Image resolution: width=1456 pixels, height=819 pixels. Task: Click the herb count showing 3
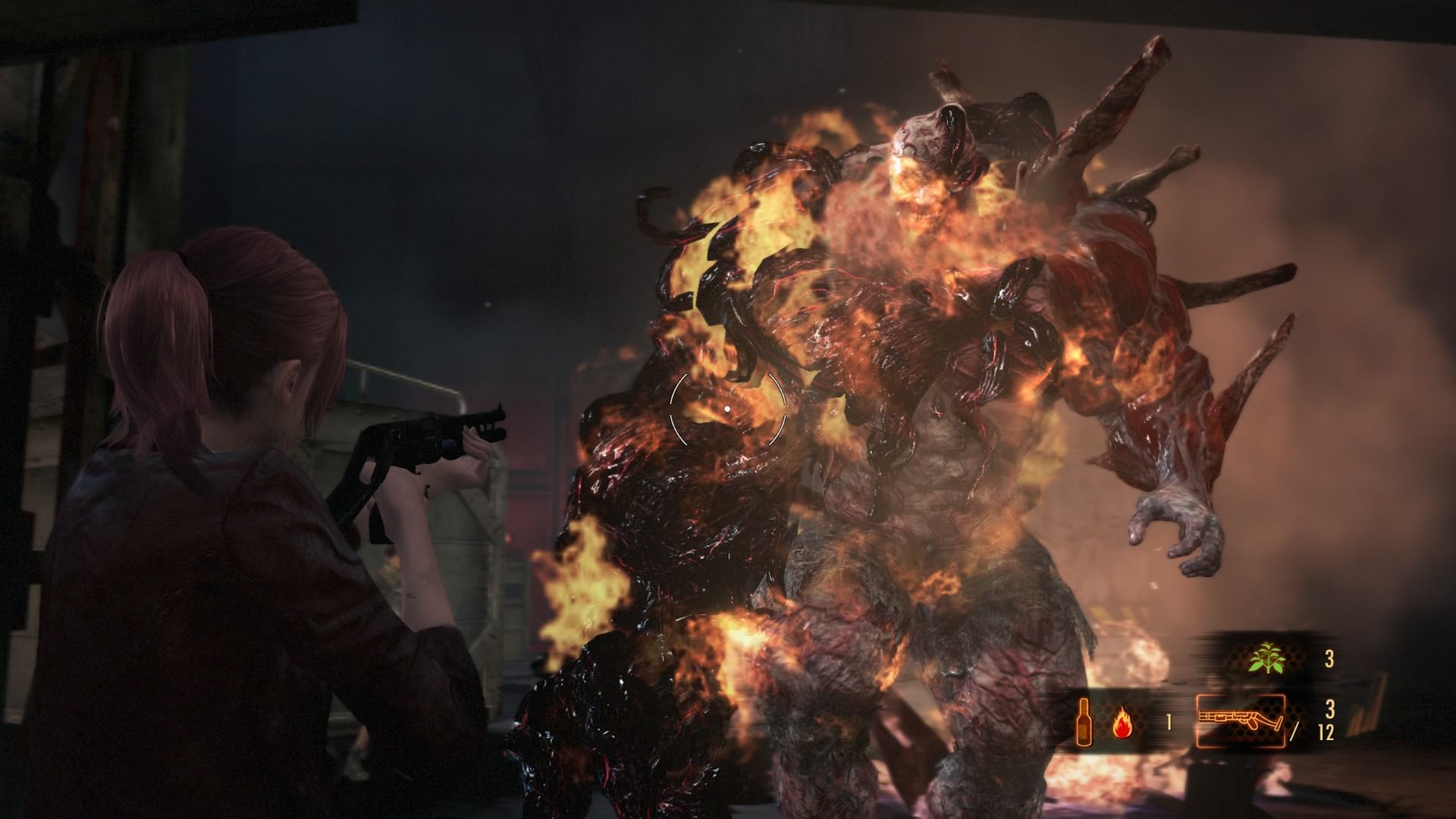pos(1330,658)
